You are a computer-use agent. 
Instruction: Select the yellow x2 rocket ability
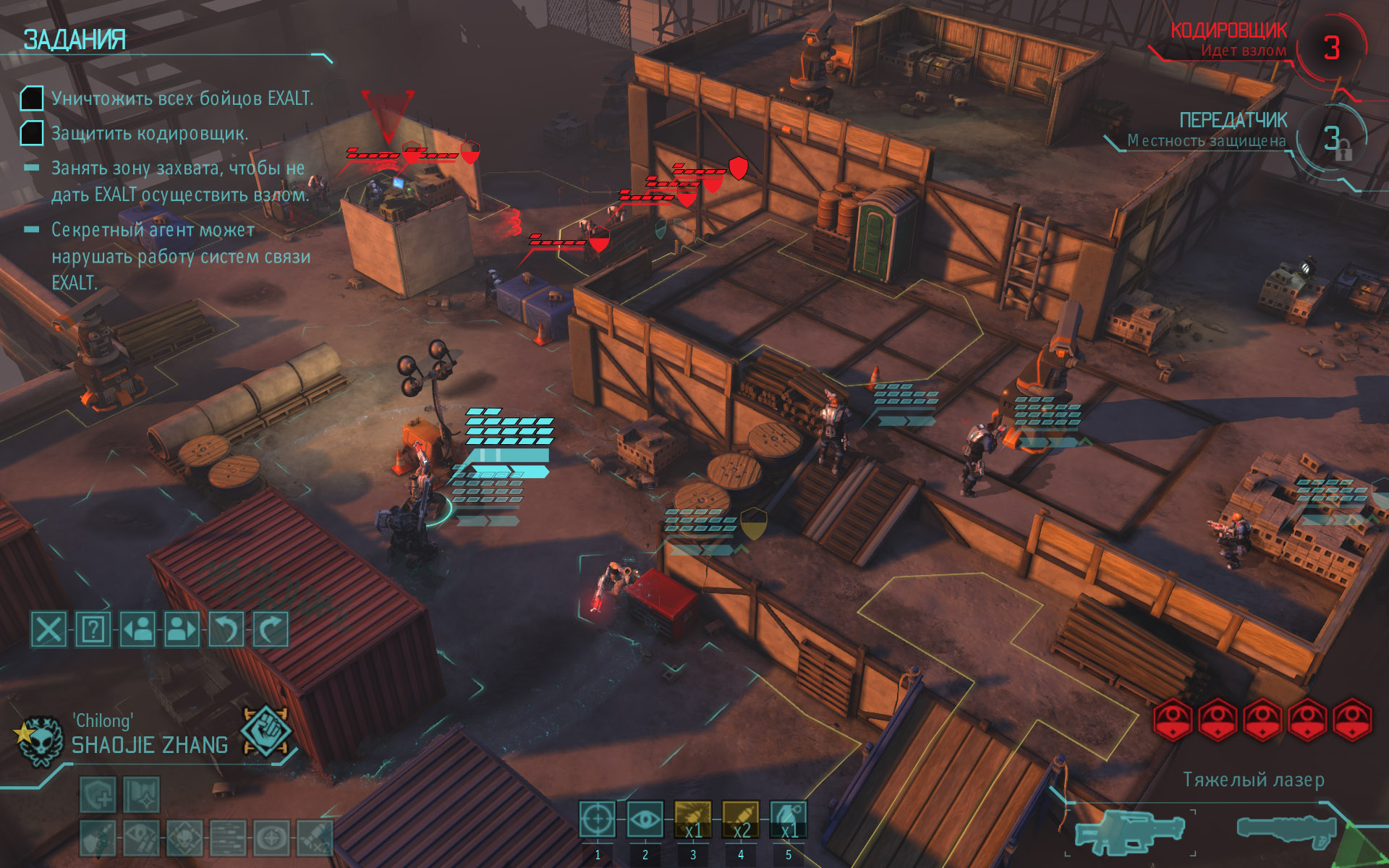(741, 820)
